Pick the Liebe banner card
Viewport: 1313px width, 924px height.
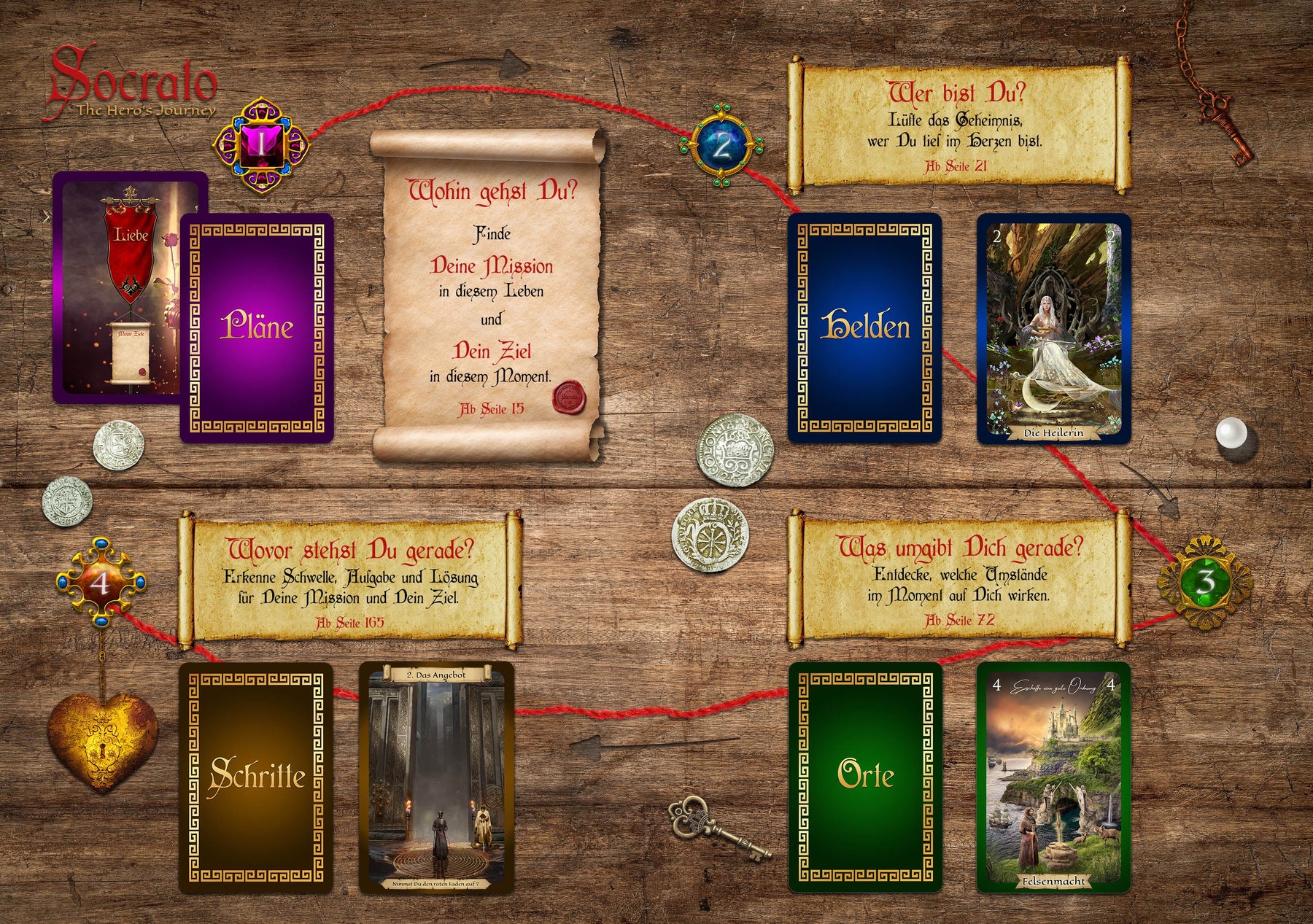pos(117,288)
